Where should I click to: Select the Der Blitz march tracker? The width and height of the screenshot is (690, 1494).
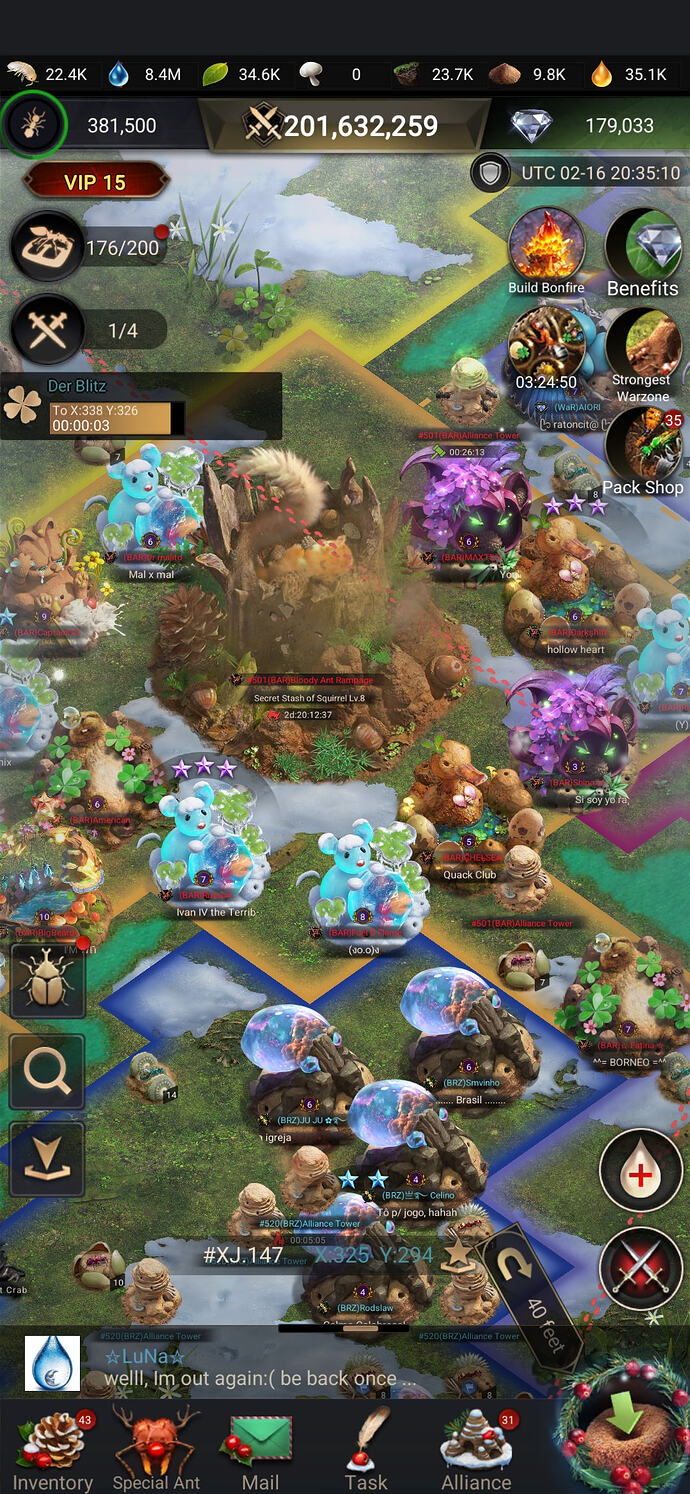140,406
